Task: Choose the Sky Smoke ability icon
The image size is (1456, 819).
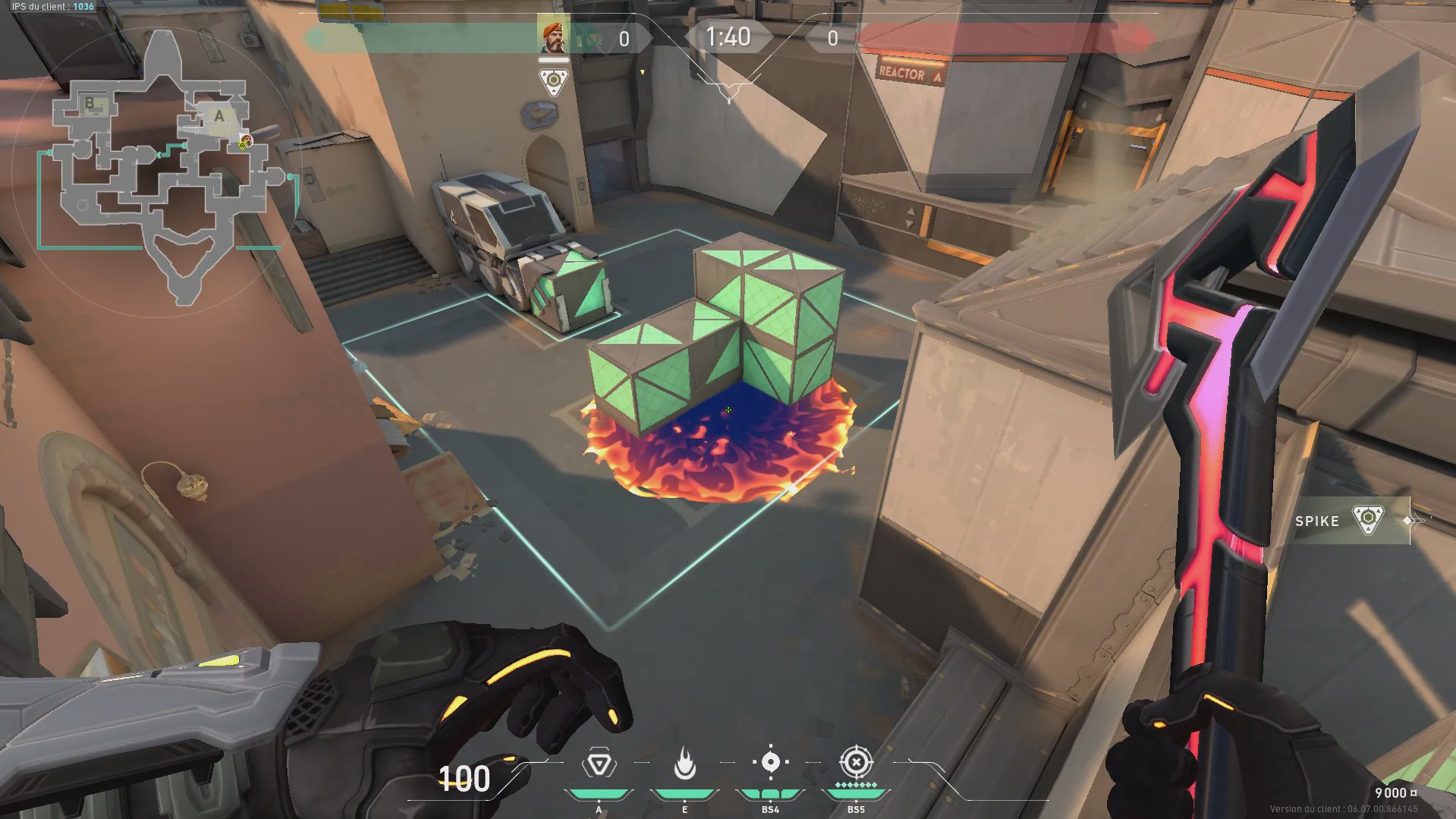Action: (x=770, y=762)
